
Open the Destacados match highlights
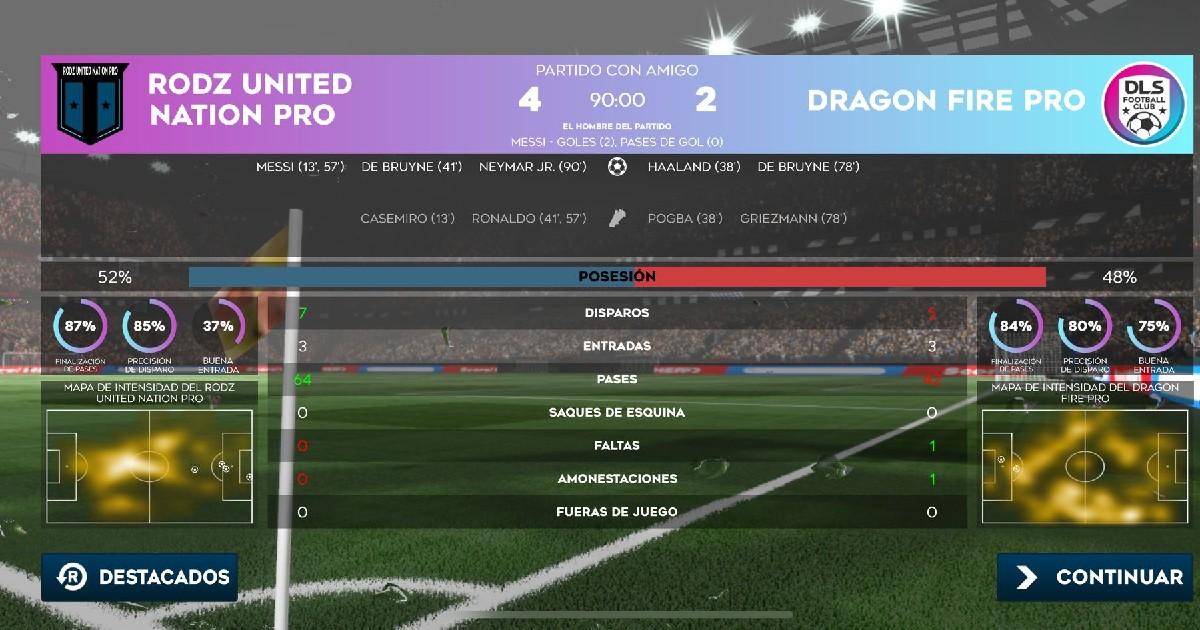[140, 577]
